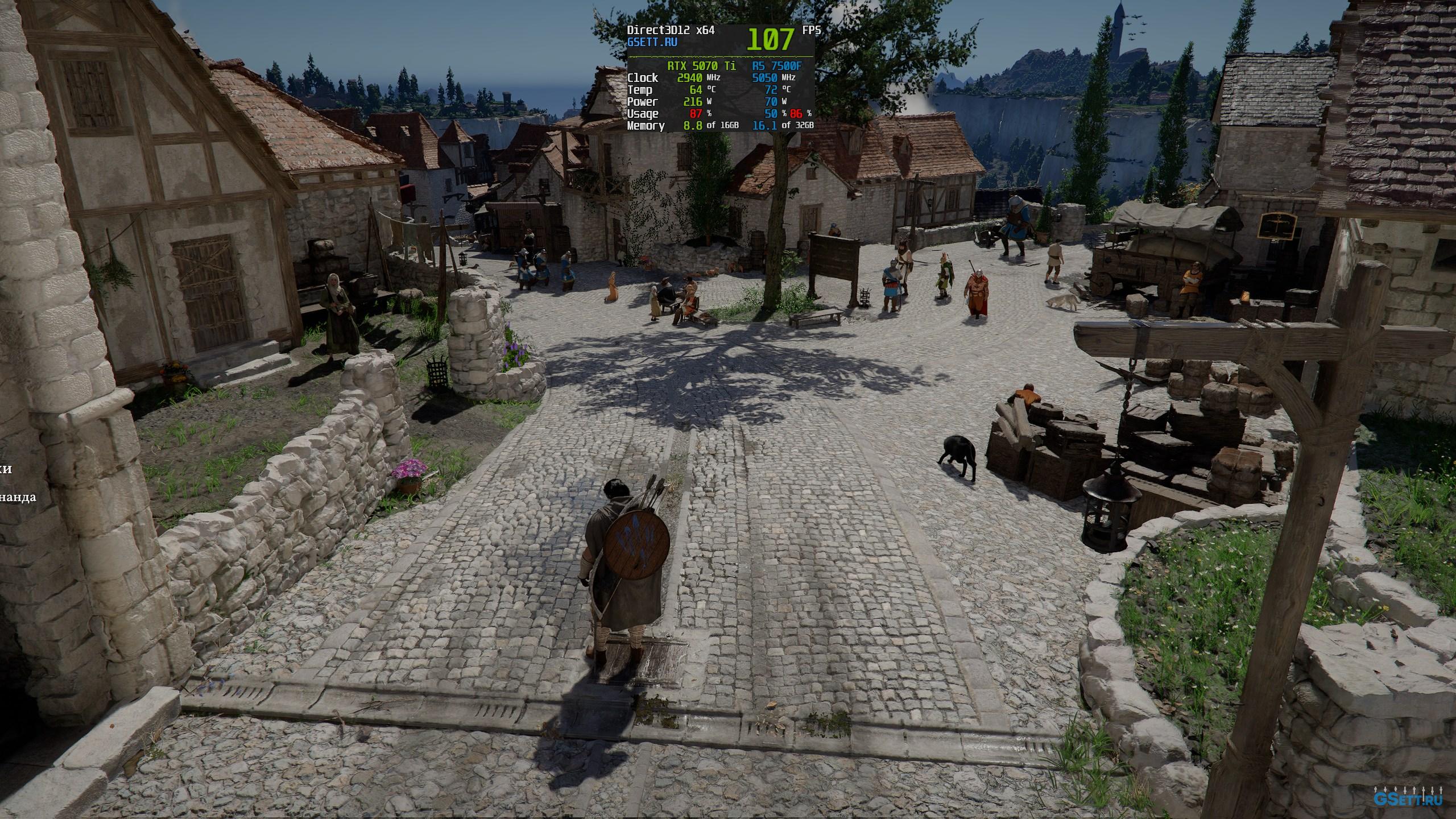The image size is (1456, 819).
Task: Open the cut-off menu entry ending in "ки"
Action: click(x=6, y=469)
